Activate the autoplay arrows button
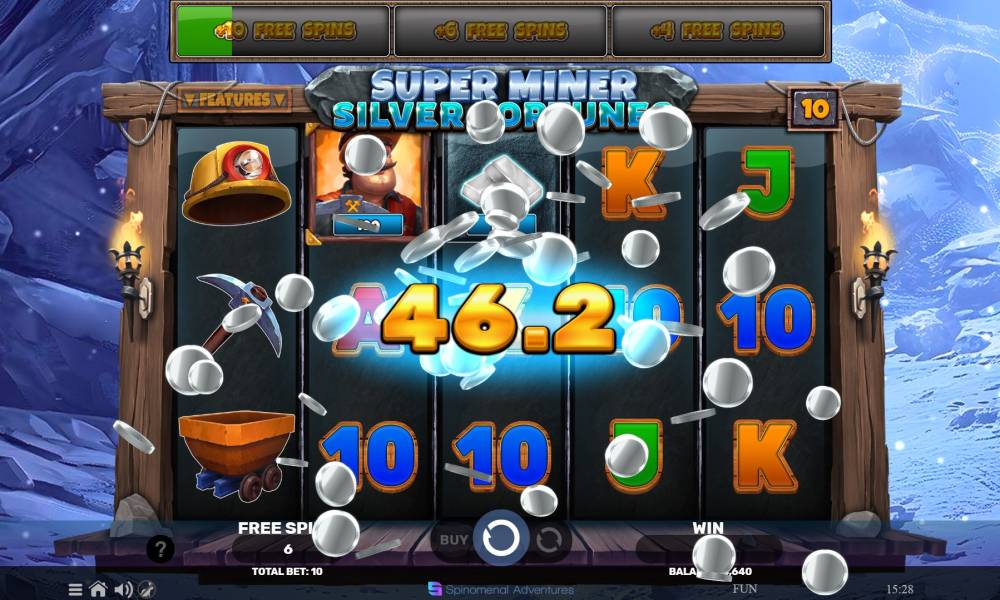Viewport: 1000px width, 600px height. (x=548, y=540)
